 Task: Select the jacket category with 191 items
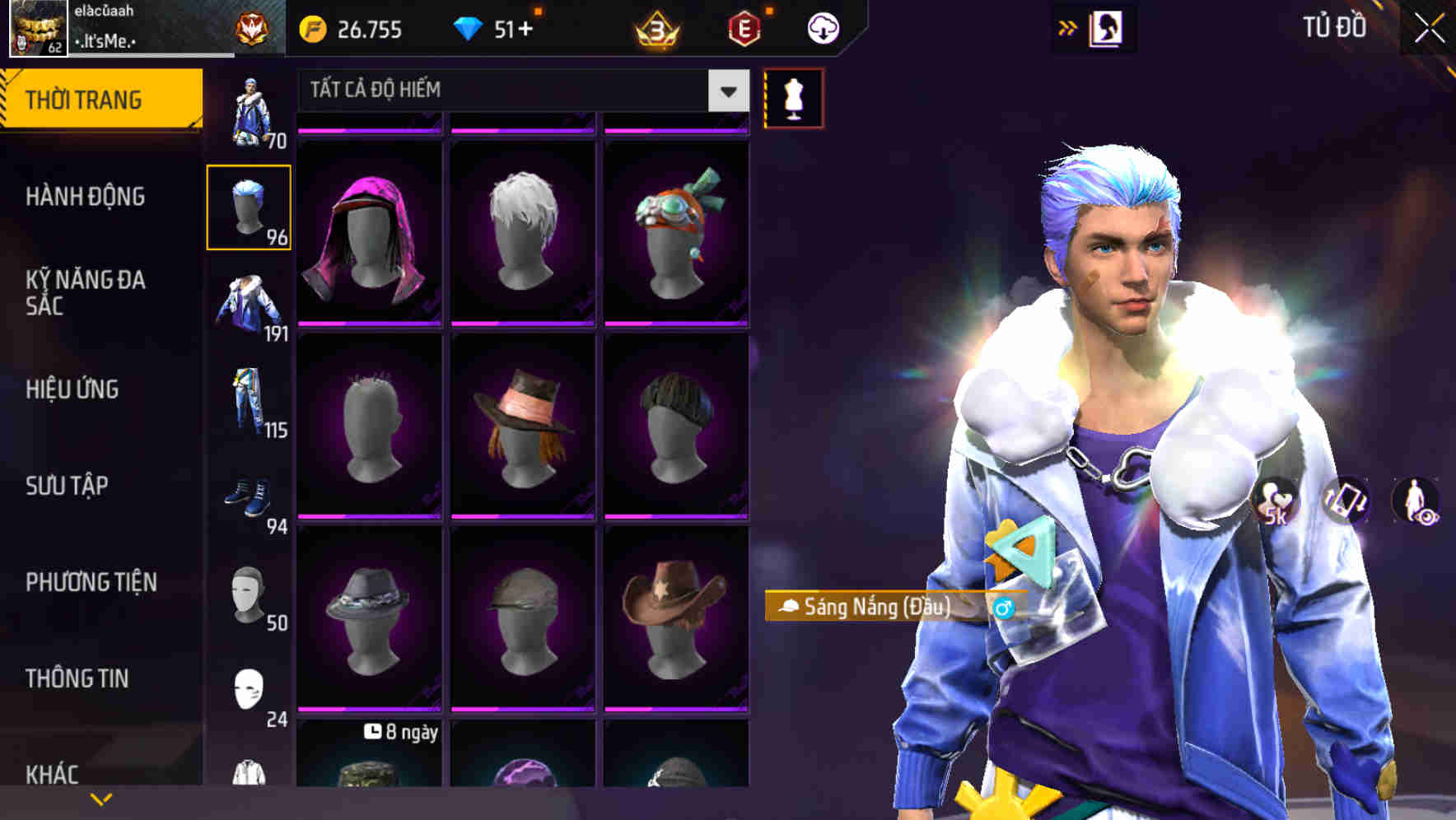pyautogui.click(x=250, y=305)
